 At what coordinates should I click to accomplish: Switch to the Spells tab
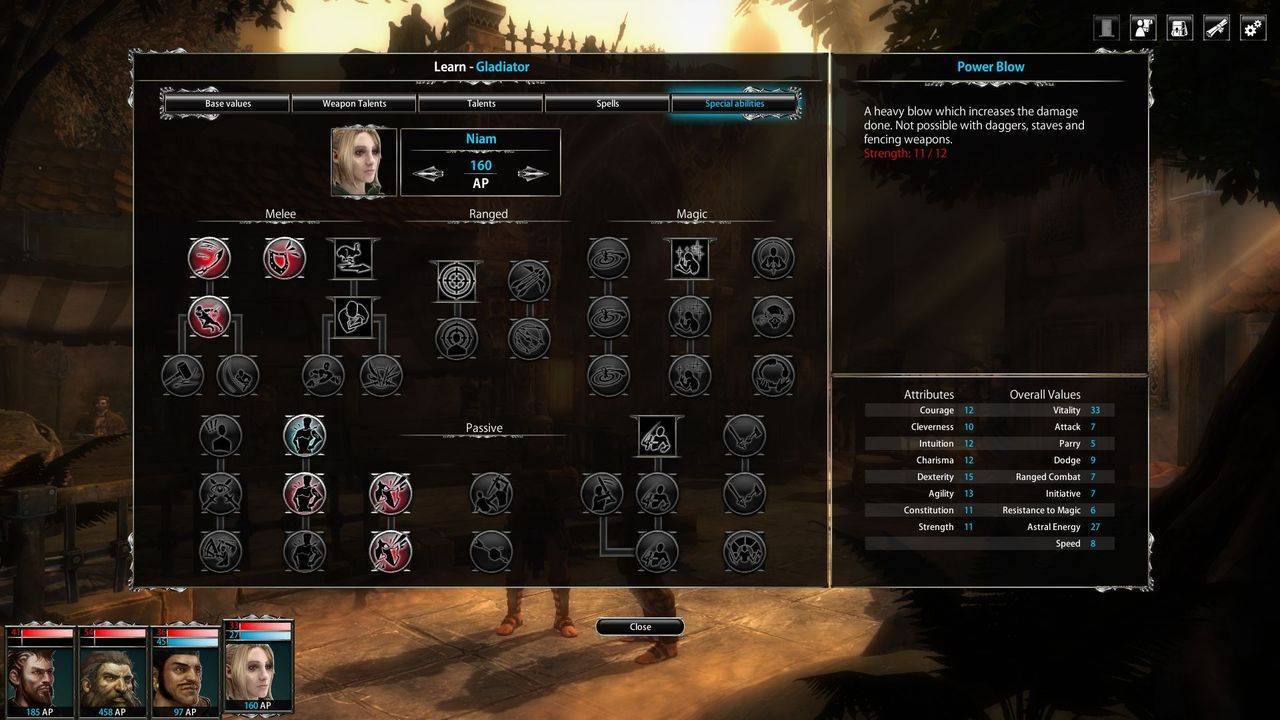(607, 104)
